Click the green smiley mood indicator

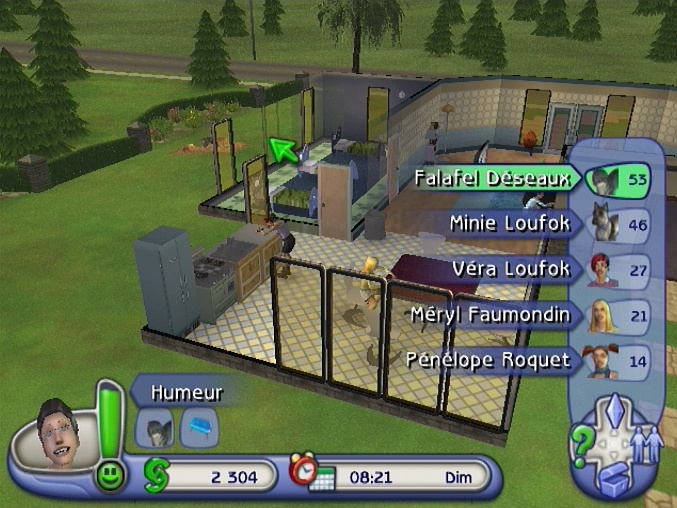(x=110, y=475)
